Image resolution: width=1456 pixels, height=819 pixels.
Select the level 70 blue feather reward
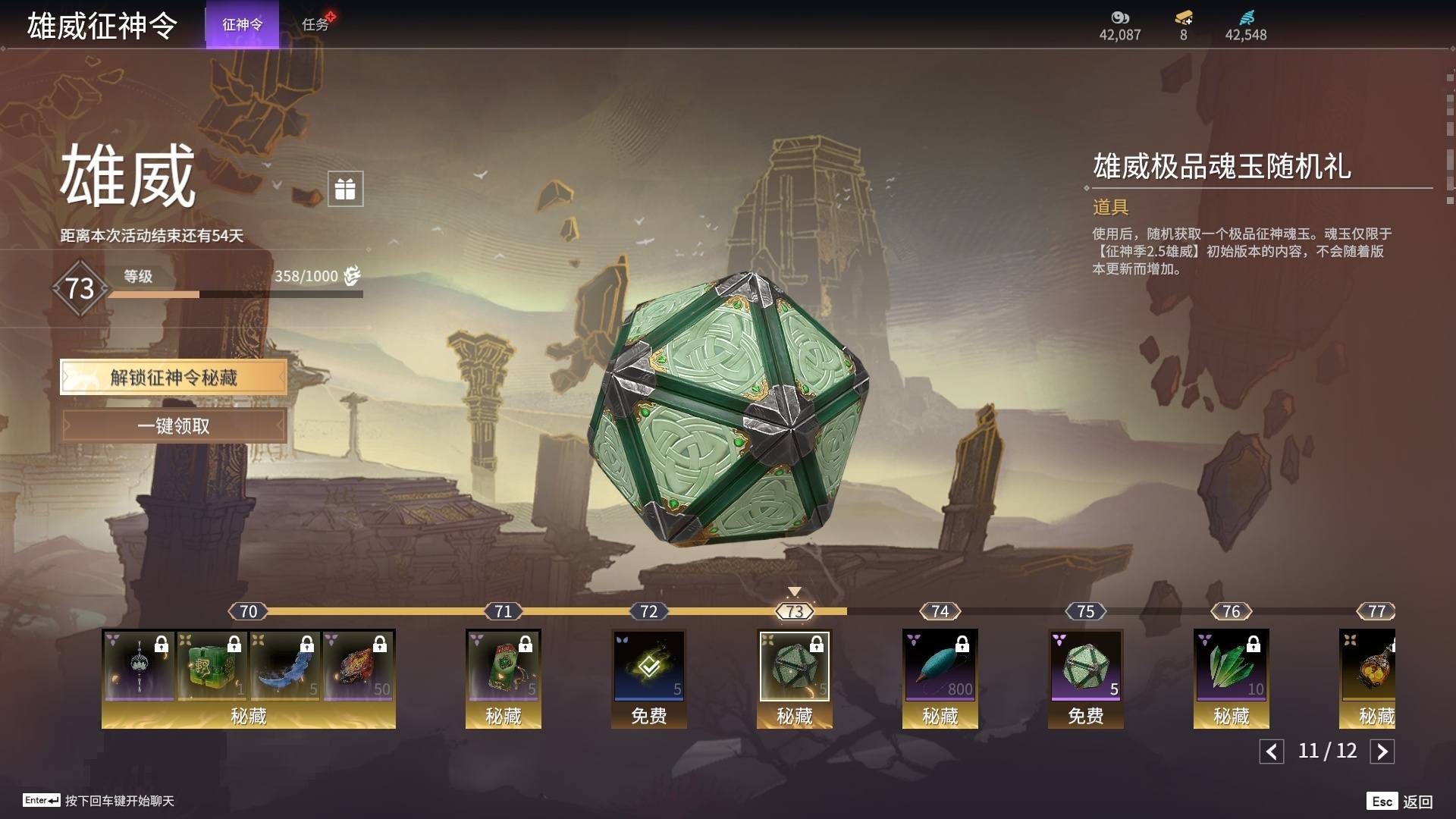pyautogui.click(x=284, y=666)
